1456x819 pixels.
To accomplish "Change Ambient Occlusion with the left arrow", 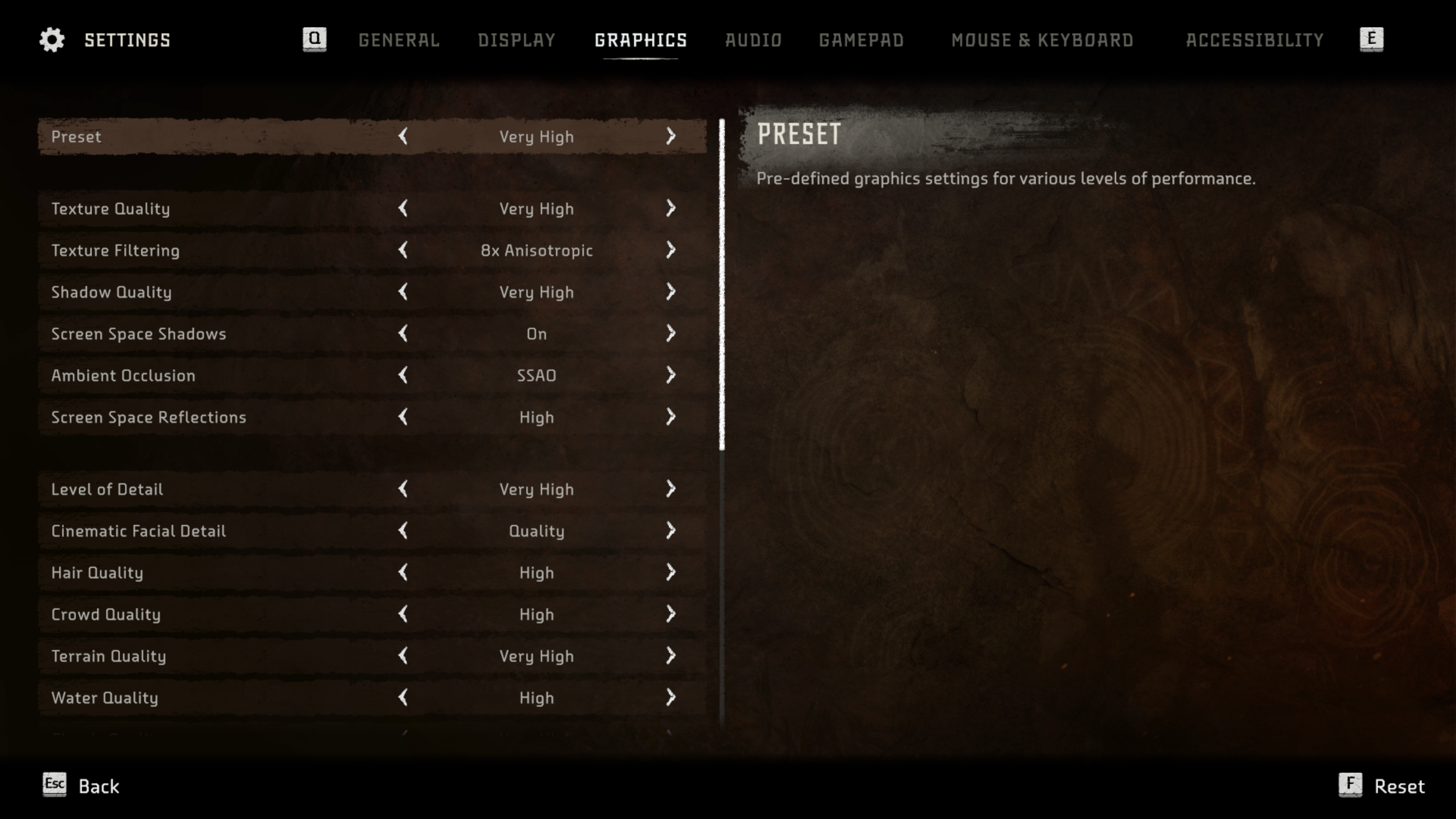I will pyautogui.click(x=403, y=375).
